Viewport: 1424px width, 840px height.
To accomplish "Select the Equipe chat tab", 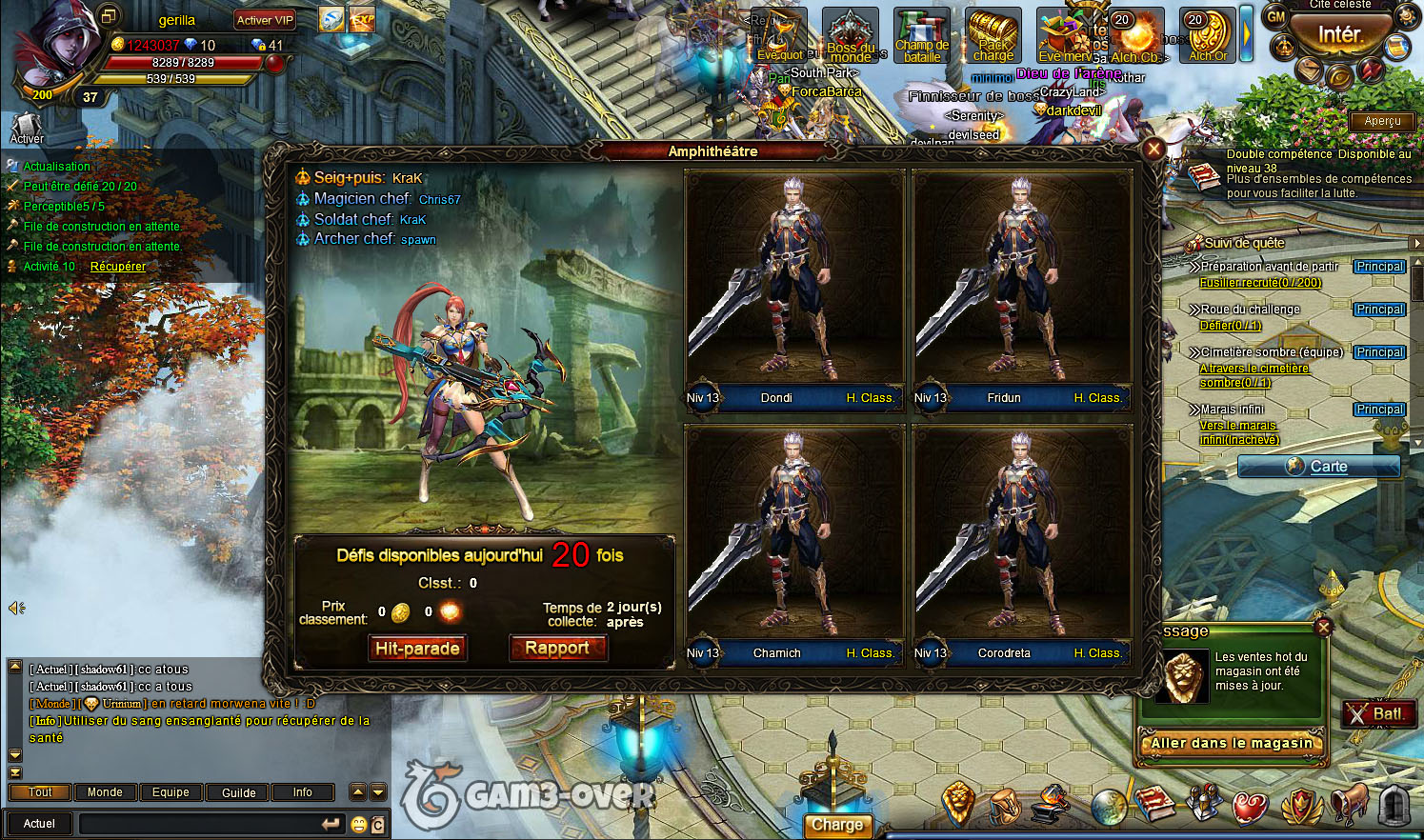I will pyautogui.click(x=170, y=792).
